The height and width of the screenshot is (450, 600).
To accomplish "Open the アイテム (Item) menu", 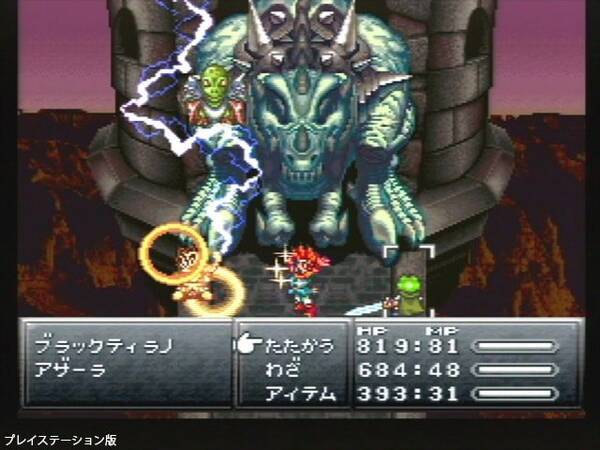I will tap(297, 394).
